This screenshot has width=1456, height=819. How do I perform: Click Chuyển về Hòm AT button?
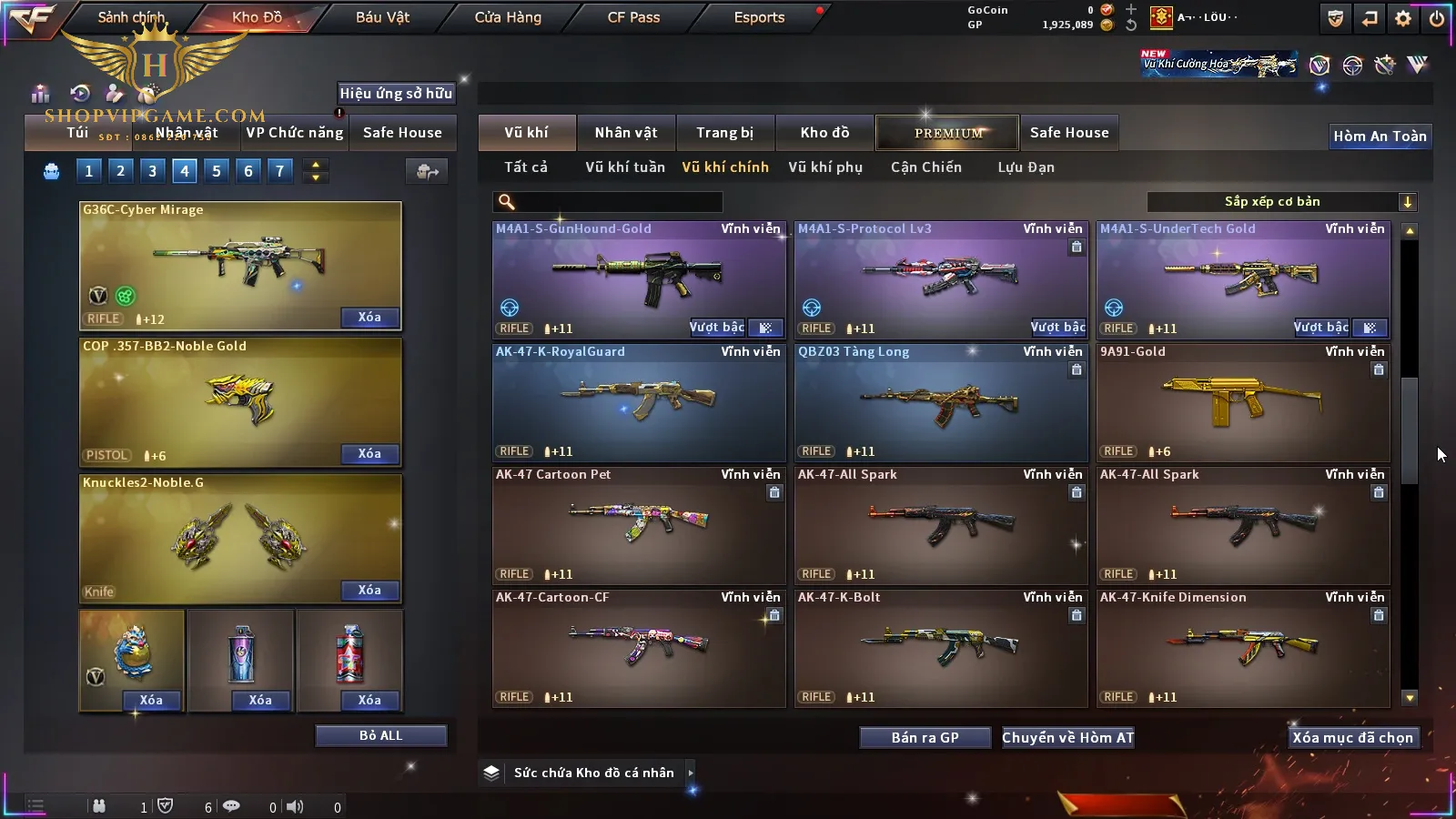point(1067,738)
